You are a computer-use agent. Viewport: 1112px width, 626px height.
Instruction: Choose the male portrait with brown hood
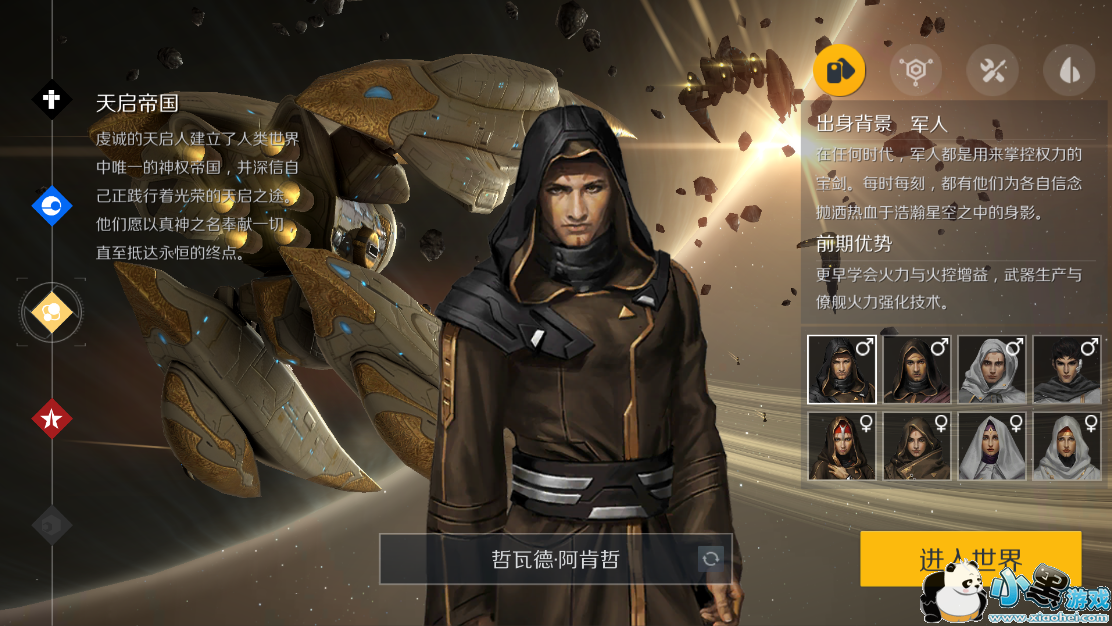coord(917,369)
